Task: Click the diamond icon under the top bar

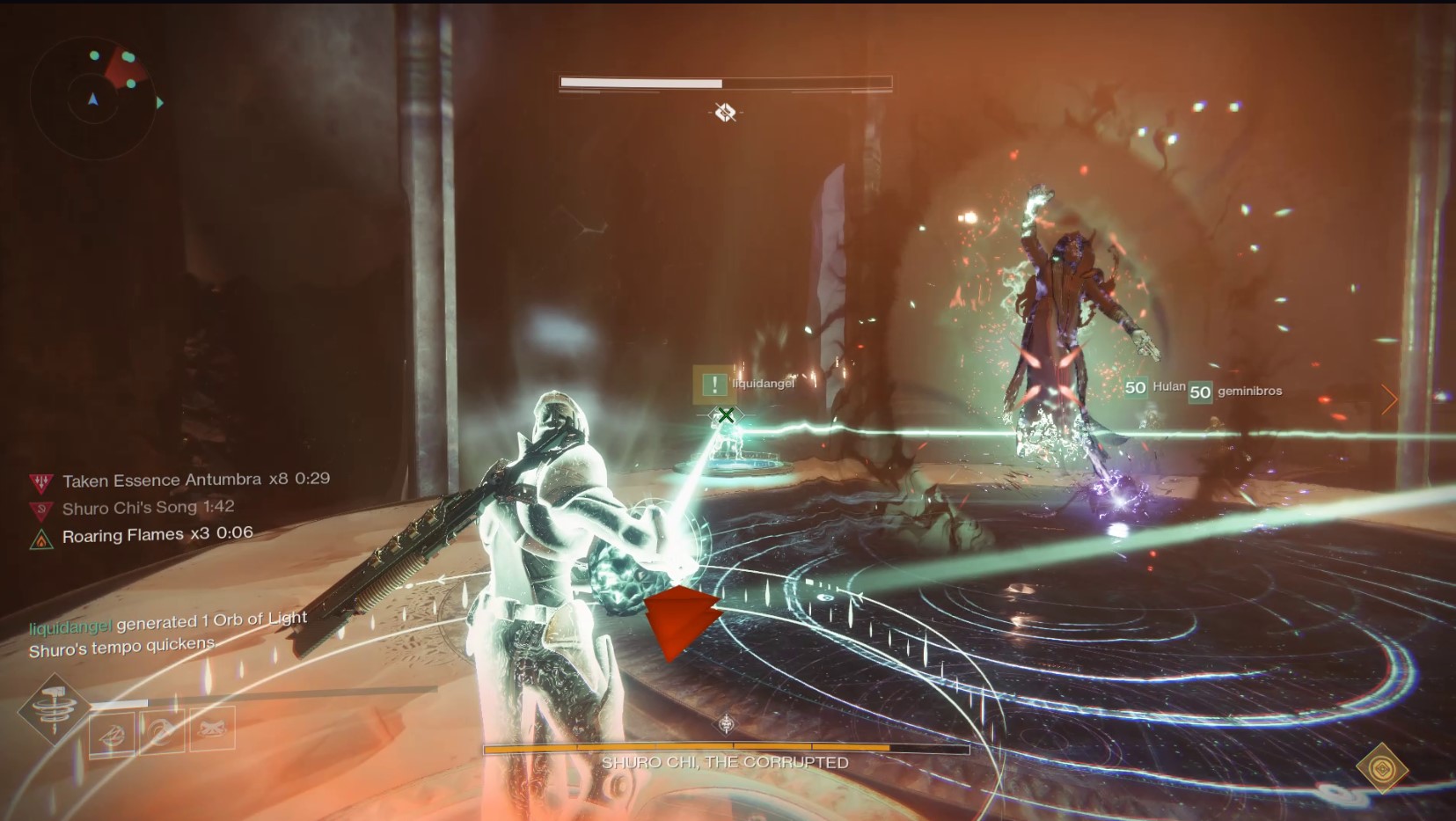Action: click(x=725, y=113)
